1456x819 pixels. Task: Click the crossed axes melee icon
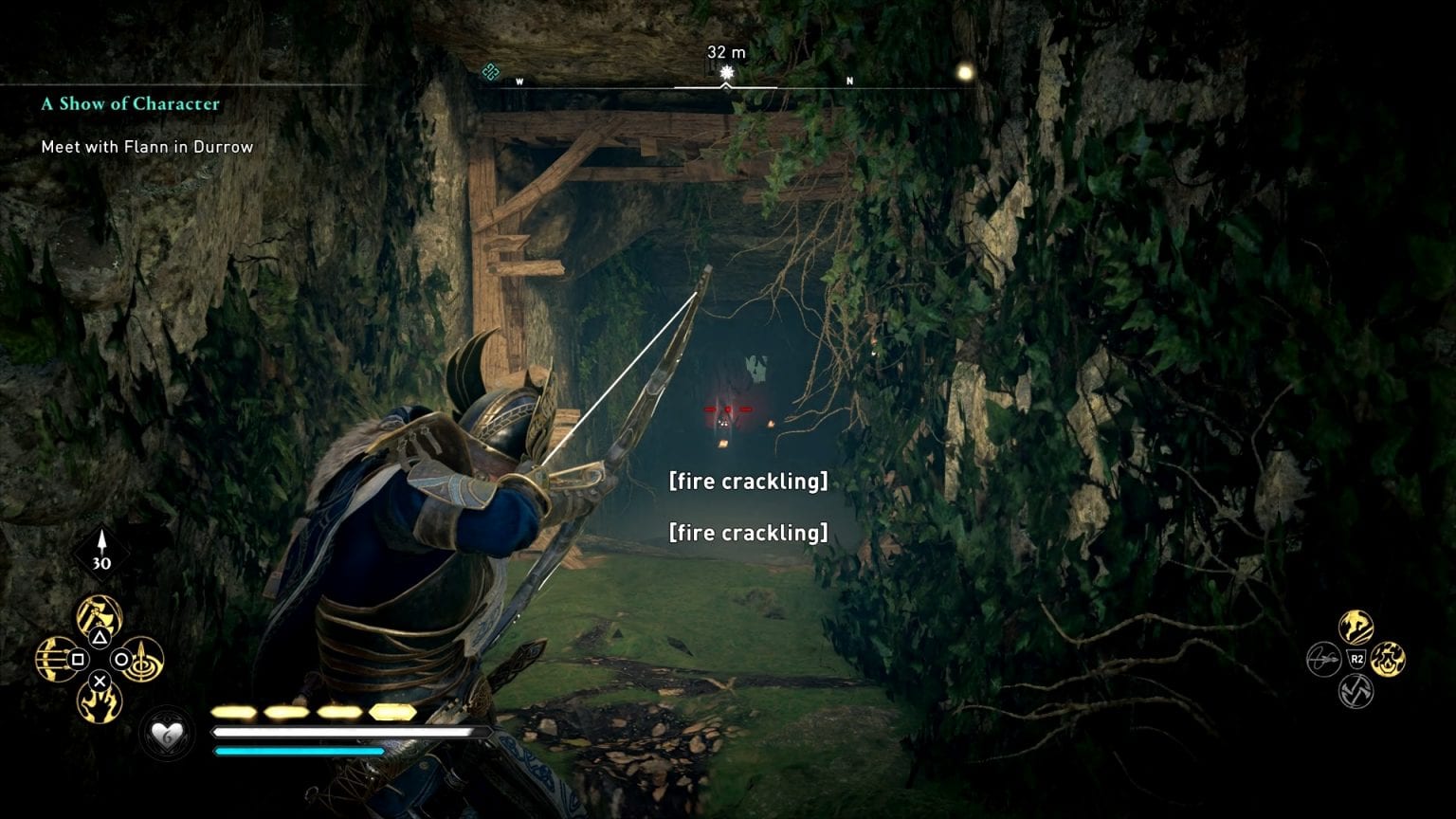point(1355,690)
